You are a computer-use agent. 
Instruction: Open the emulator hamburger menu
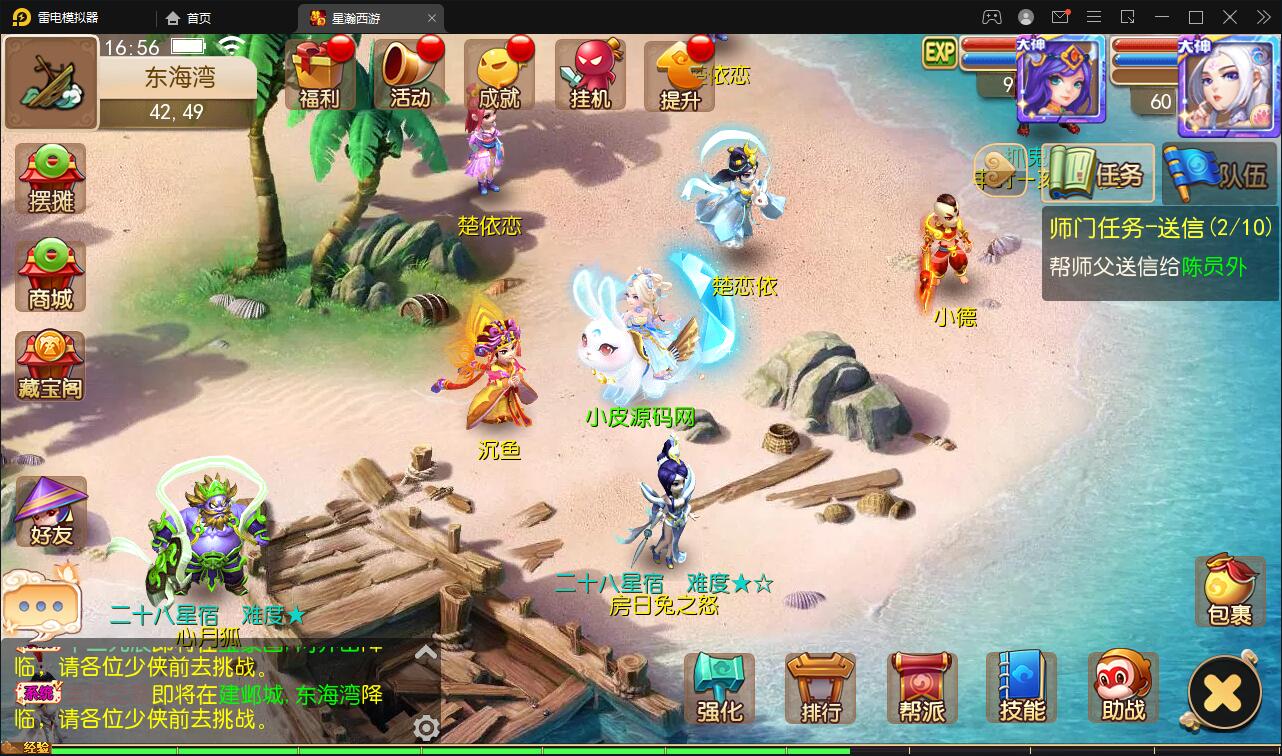(1094, 17)
